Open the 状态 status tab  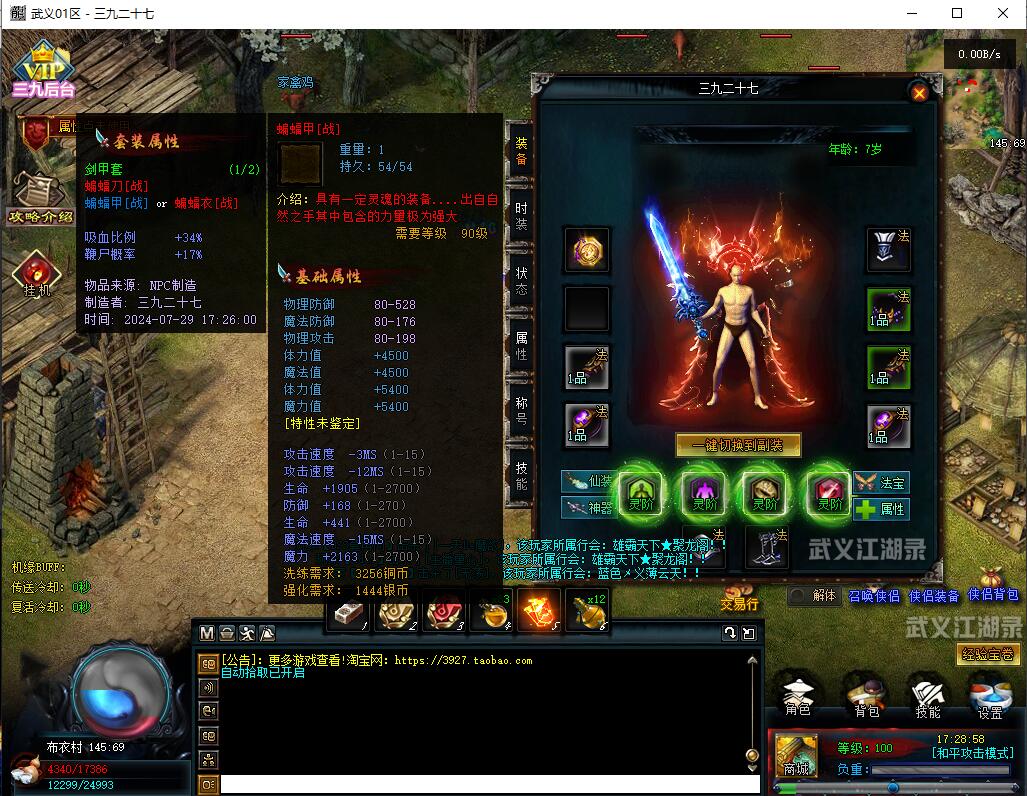pos(521,281)
